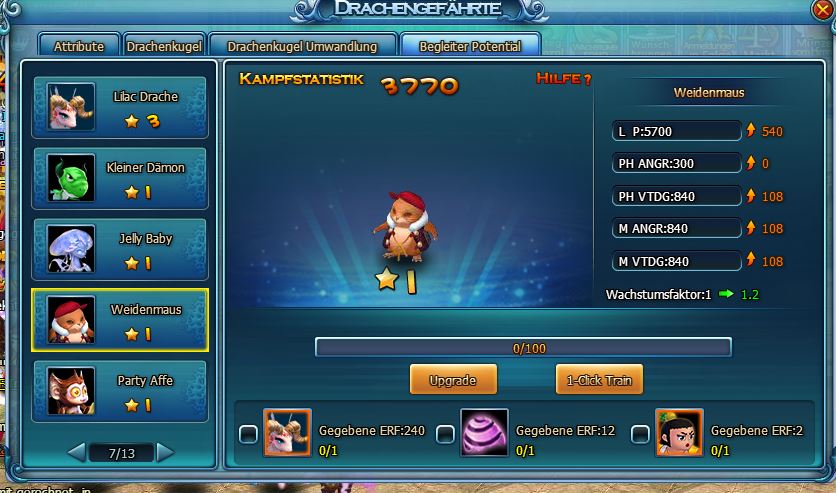The image size is (836, 493).
Task: Choose Kleiner Dämon from the list
Action: (x=119, y=178)
